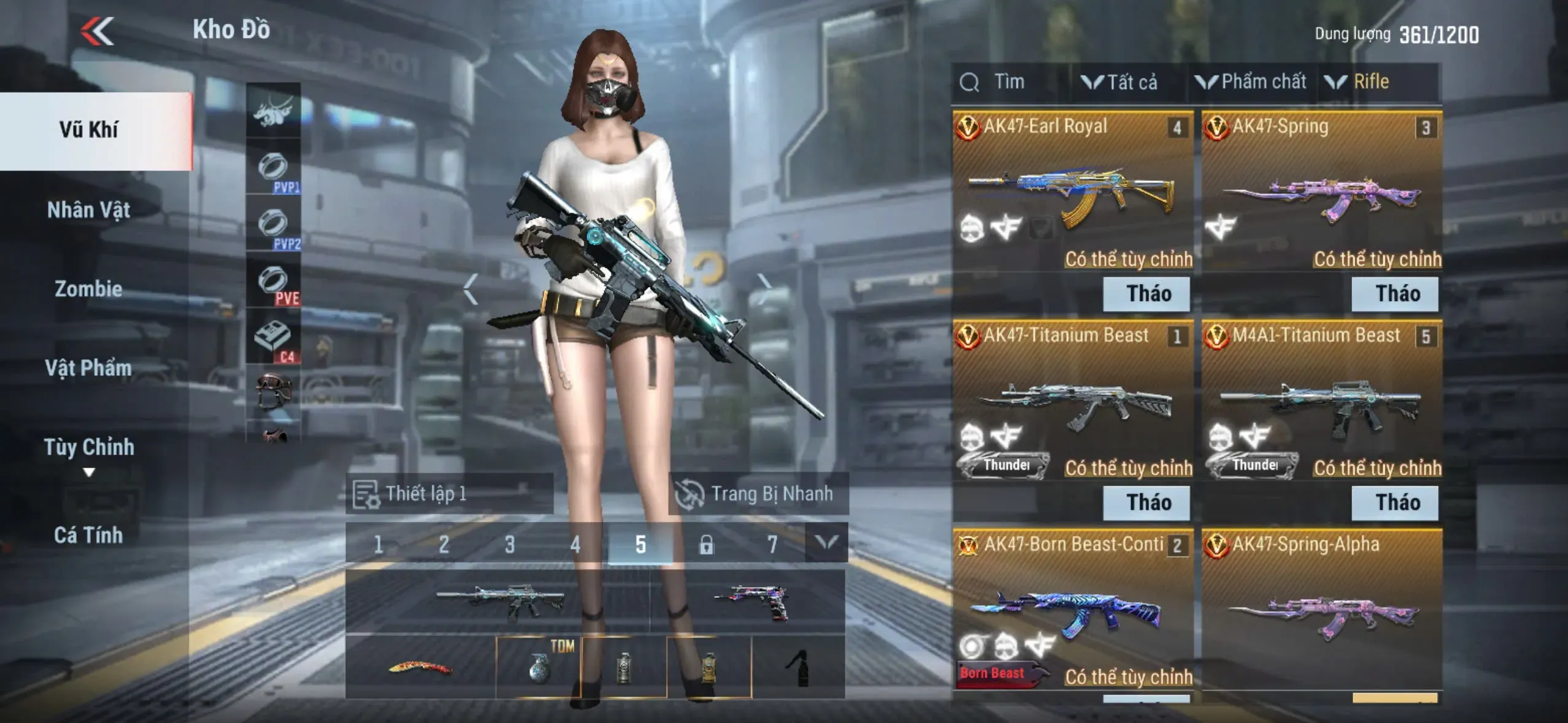Viewport: 1568px width, 723px height.
Task: Open the Nhân Vật tab
Action: coord(89,210)
